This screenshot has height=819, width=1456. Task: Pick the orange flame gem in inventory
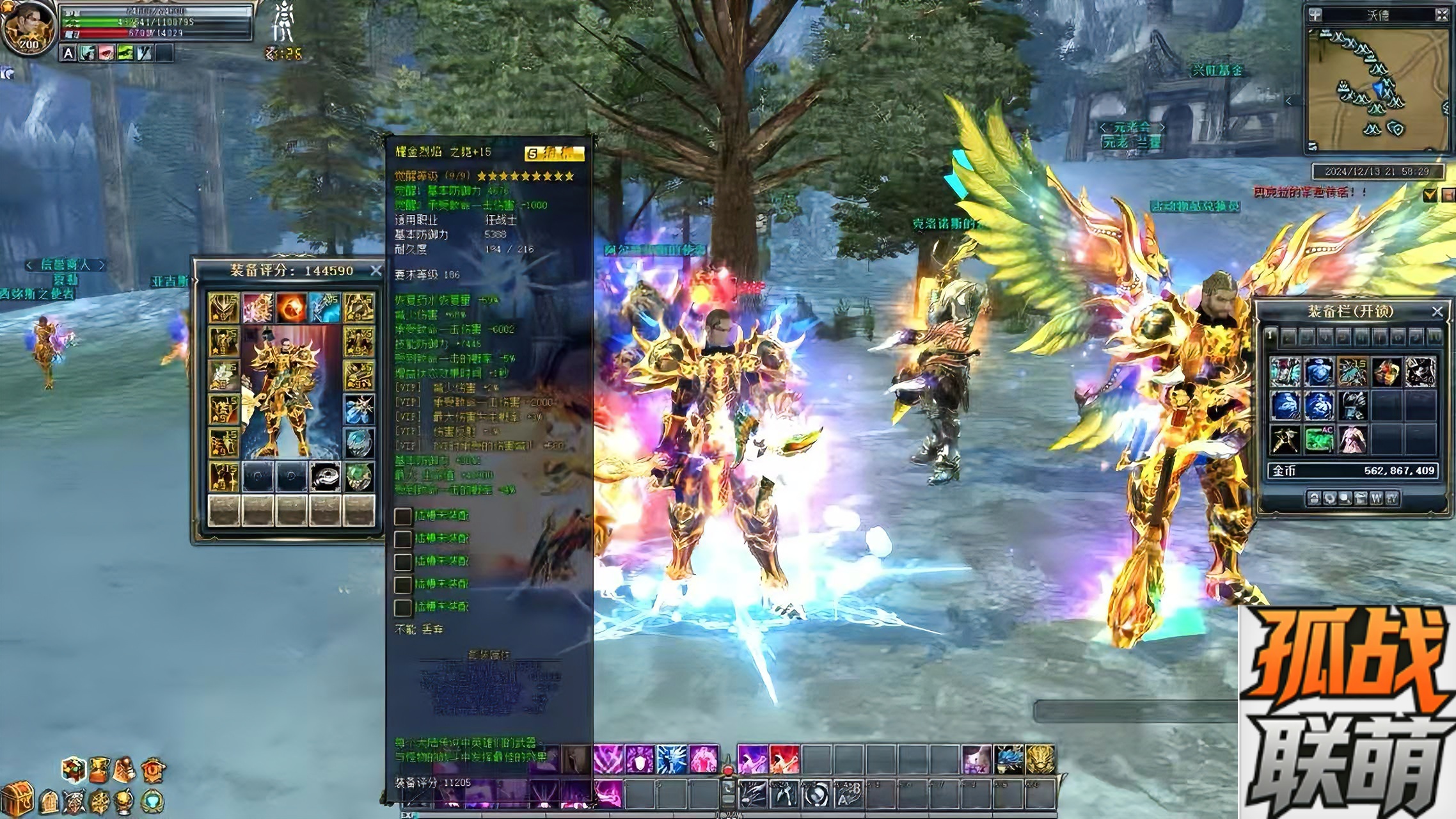tap(1386, 372)
